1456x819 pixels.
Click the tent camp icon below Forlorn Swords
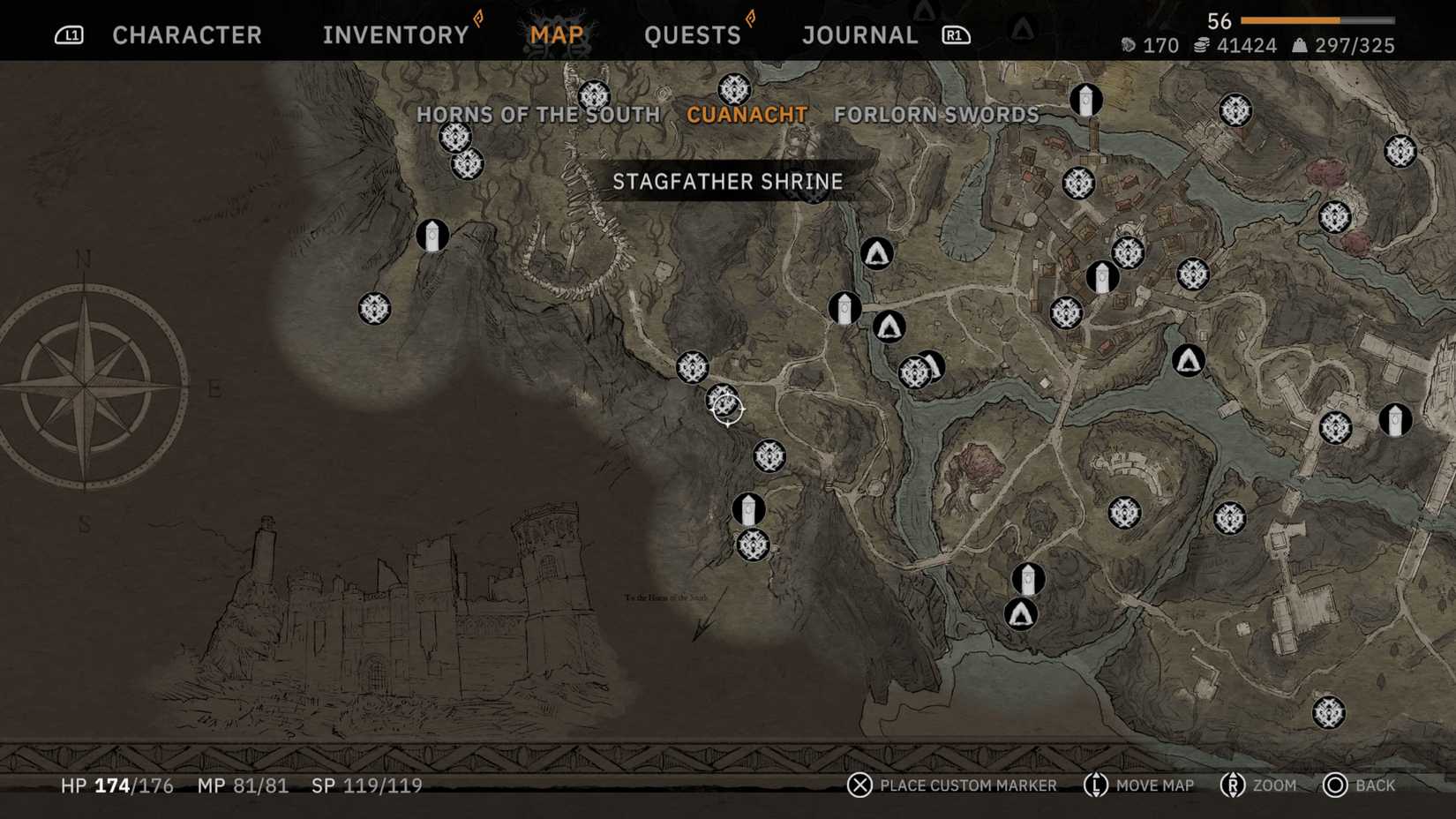879,253
